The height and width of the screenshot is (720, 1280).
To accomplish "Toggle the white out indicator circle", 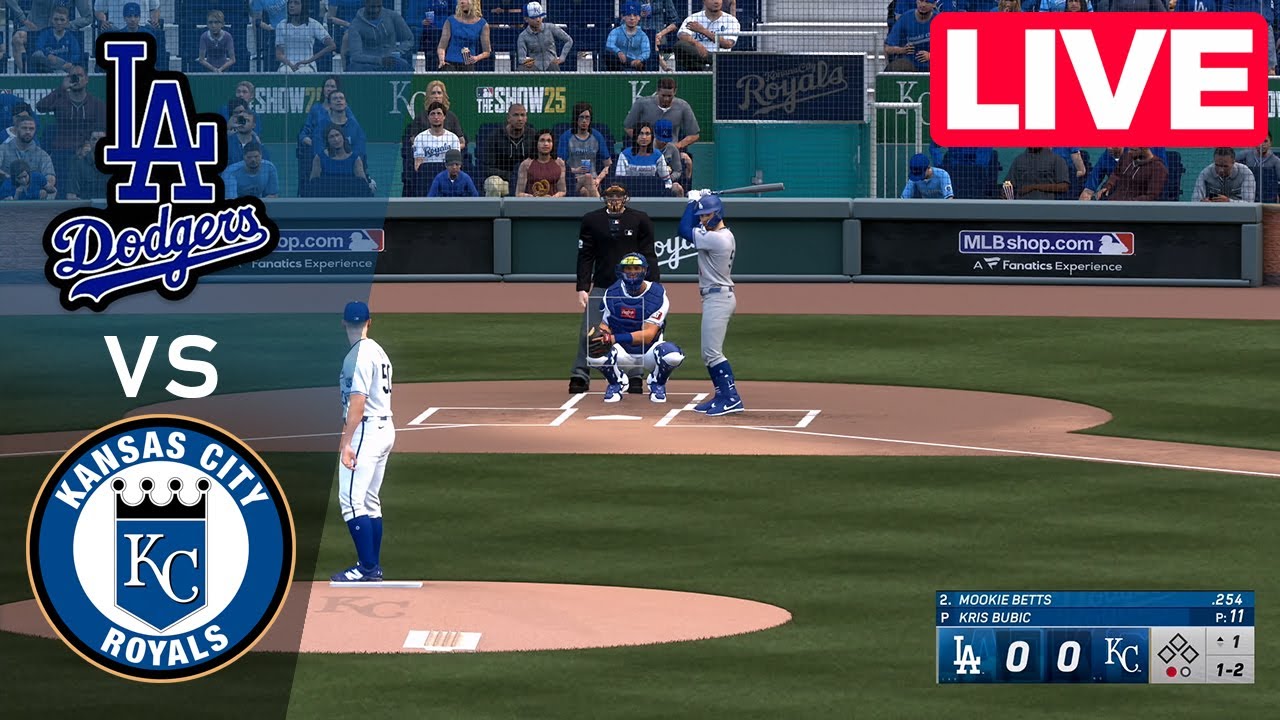I will [x=1185, y=671].
